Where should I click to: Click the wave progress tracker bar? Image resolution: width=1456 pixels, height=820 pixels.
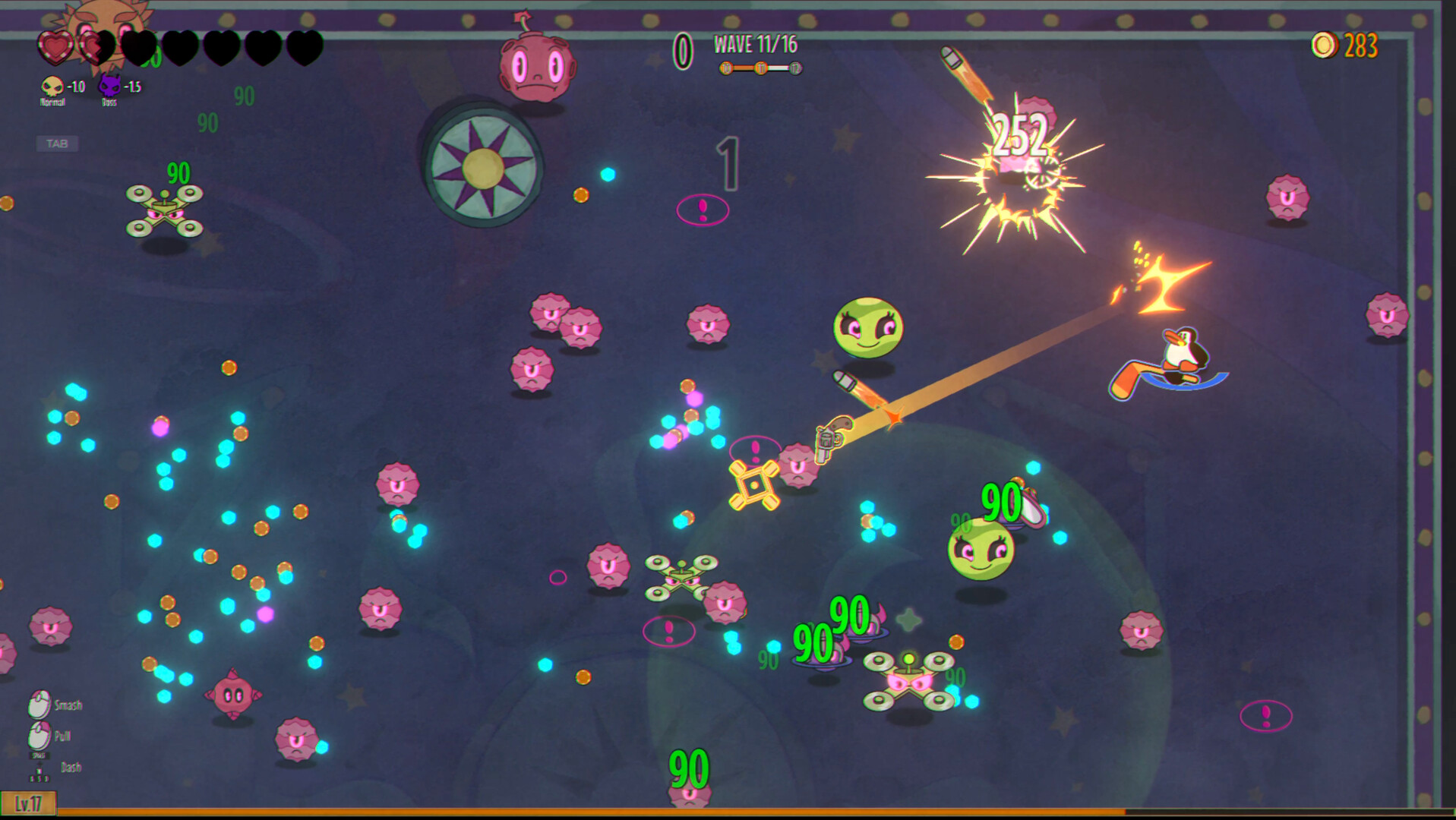point(760,68)
